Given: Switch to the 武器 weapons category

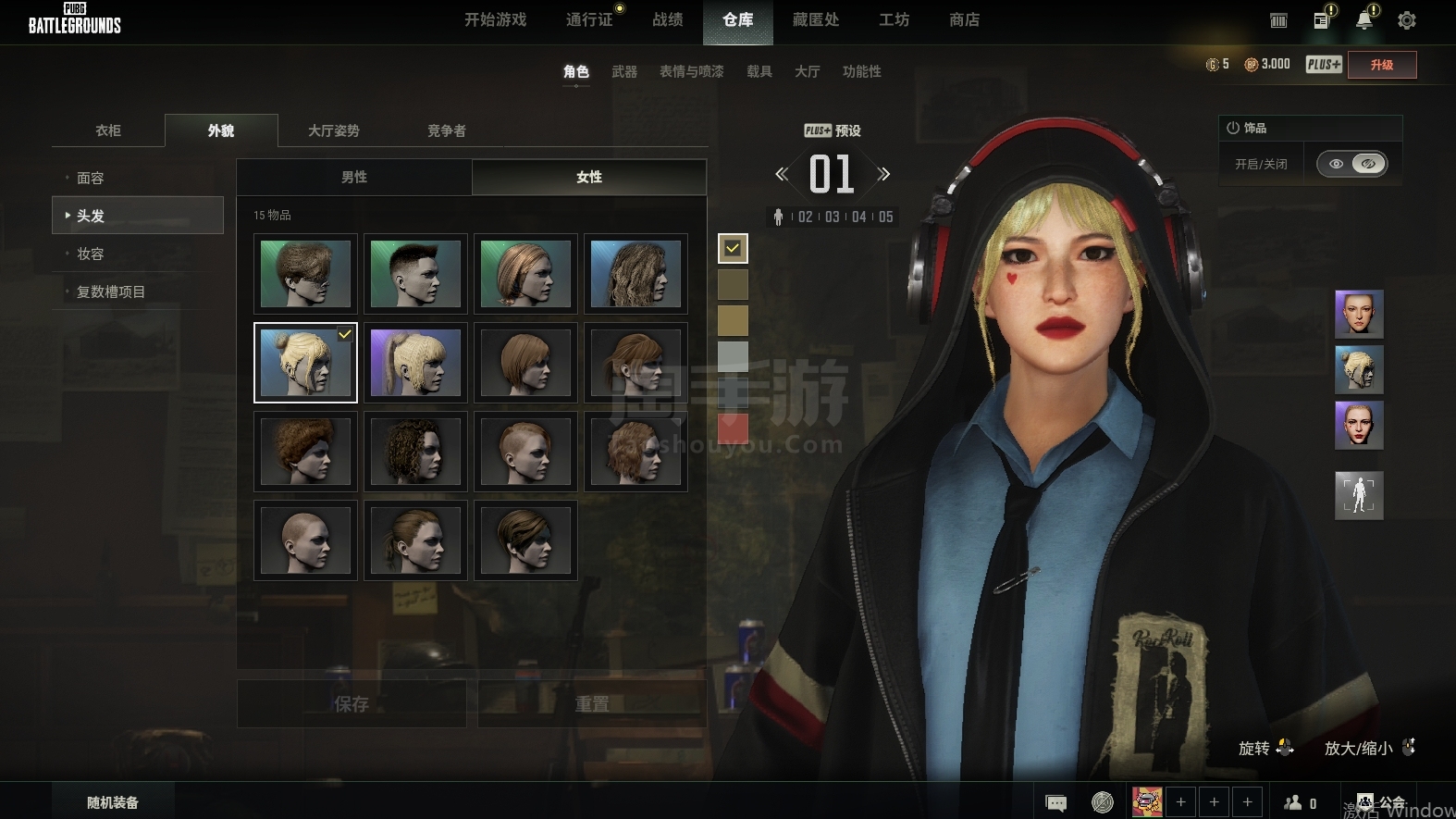Looking at the screenshot, I should coord(624,71).
